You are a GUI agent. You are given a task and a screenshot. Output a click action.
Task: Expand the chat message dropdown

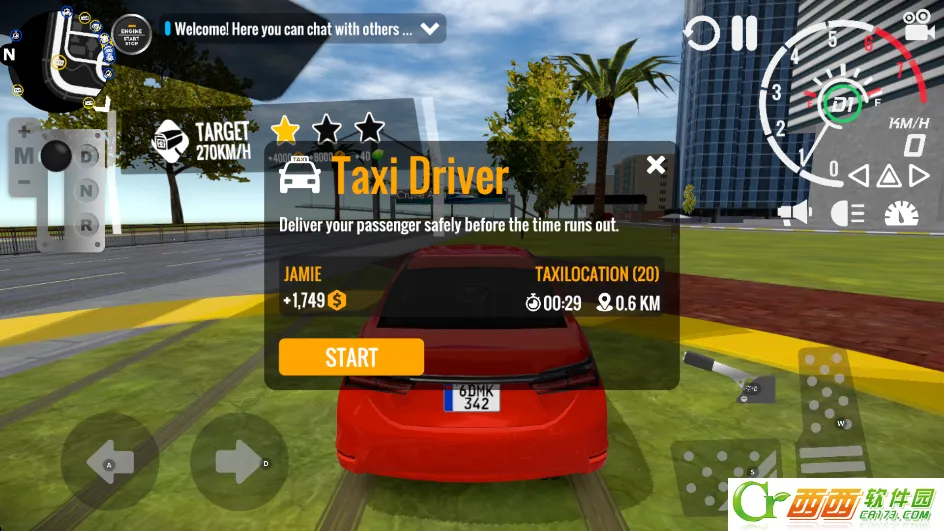[430, 29]
